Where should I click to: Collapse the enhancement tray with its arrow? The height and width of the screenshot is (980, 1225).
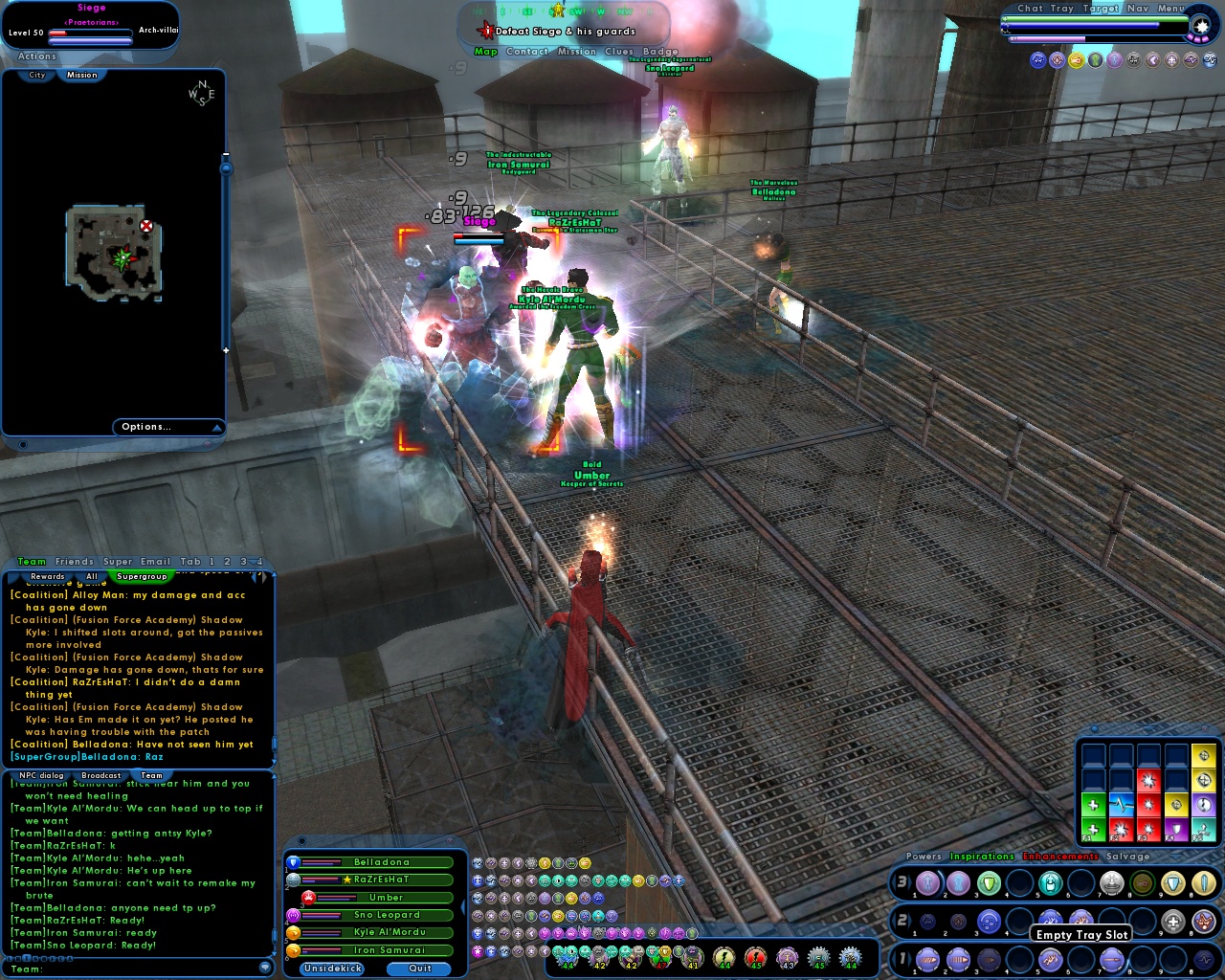[x=1172, y=855]
